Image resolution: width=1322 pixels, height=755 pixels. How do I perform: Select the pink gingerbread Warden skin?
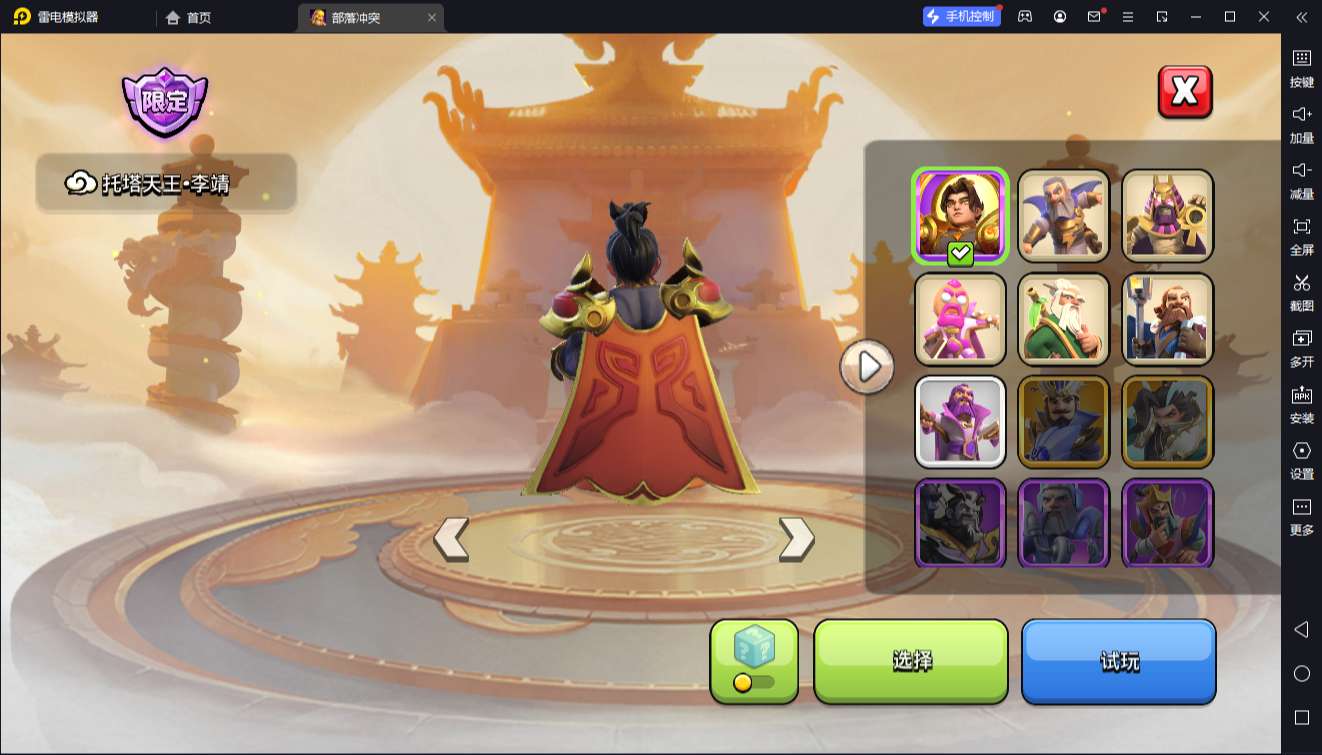pyautogui.click(x=960, y=318)
